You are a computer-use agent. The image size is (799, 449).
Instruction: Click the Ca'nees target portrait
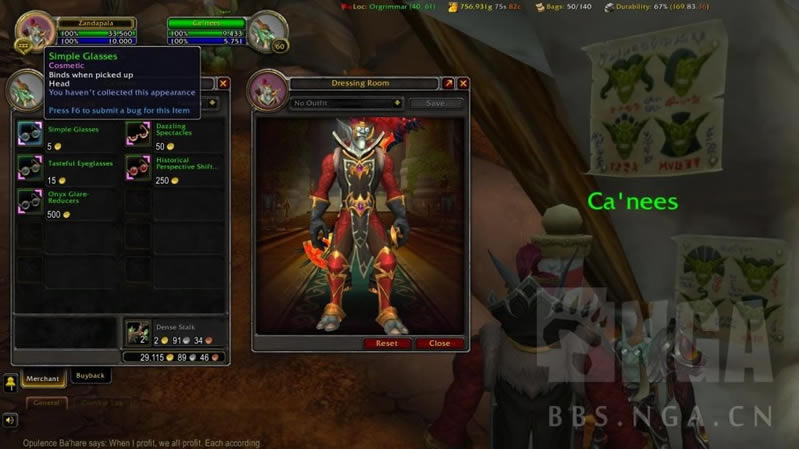click(x=267, y=29)
